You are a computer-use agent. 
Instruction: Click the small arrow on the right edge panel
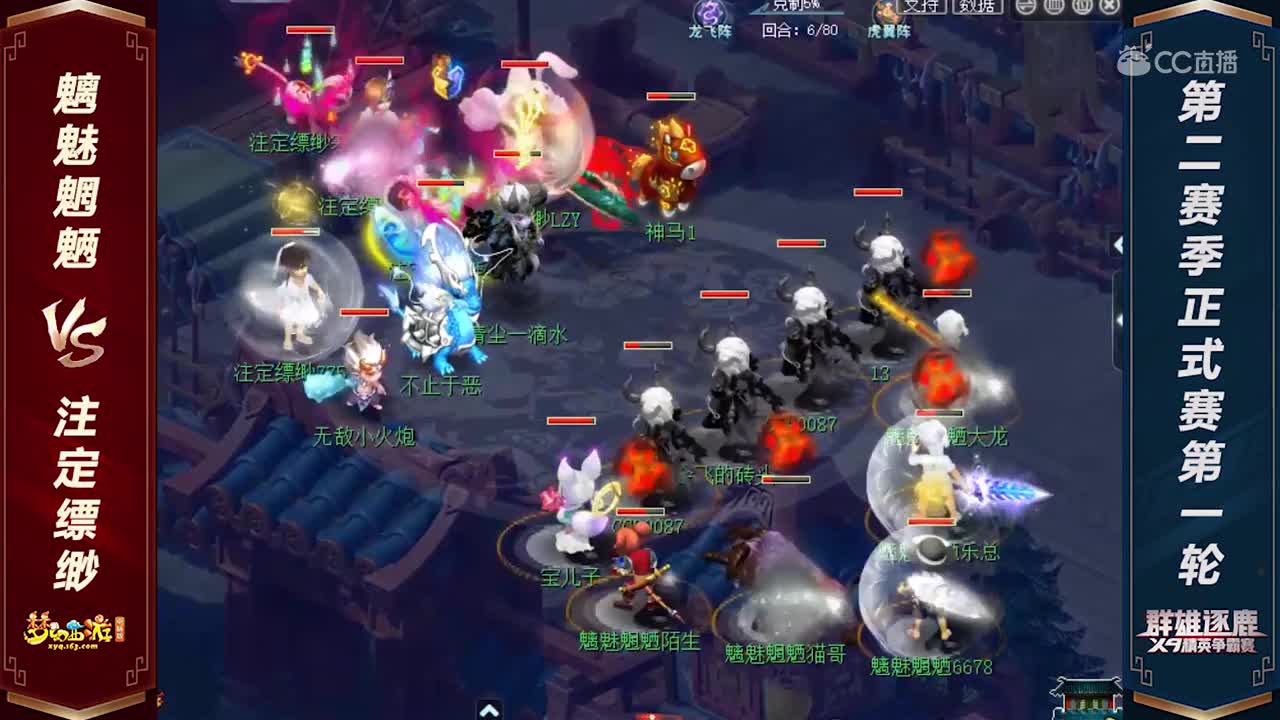coord(1118,320)
